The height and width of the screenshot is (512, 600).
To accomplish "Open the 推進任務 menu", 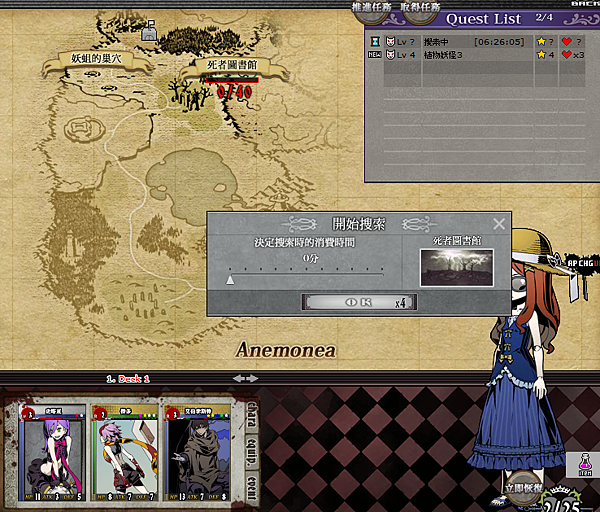I will [376, 7].
